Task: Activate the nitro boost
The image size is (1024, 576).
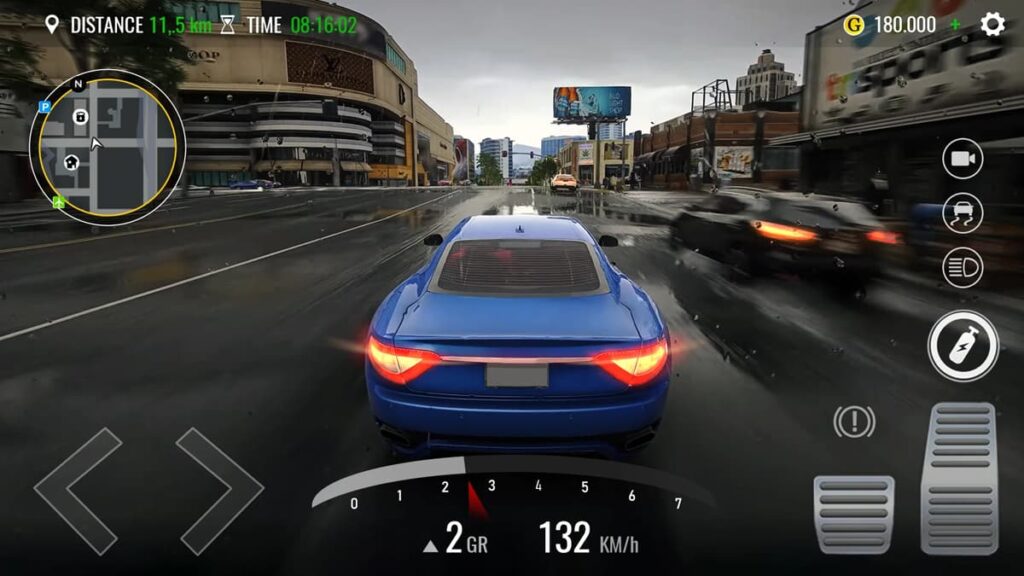Action: click(x=962, y=346)
